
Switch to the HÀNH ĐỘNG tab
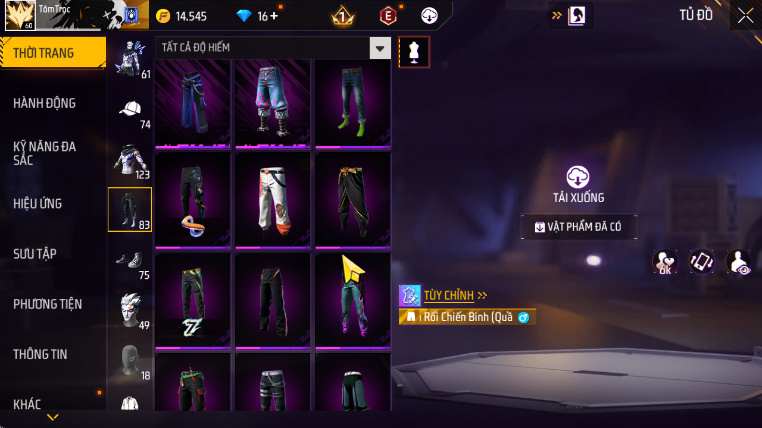[45, 103]
